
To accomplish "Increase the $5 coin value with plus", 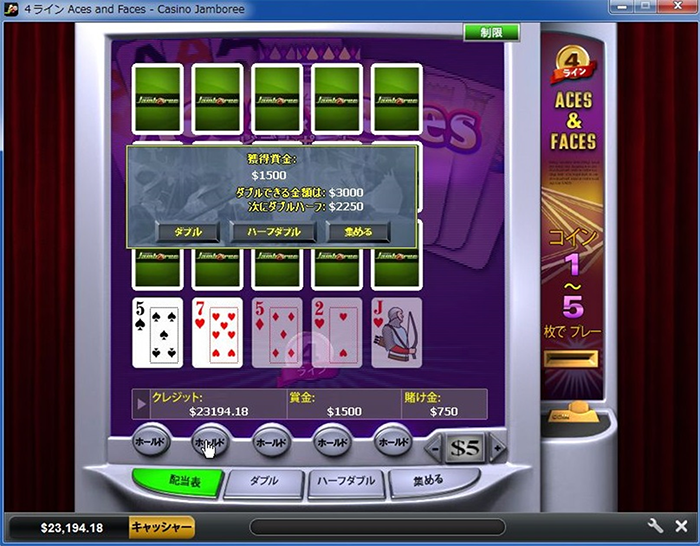I will (497, 448).
